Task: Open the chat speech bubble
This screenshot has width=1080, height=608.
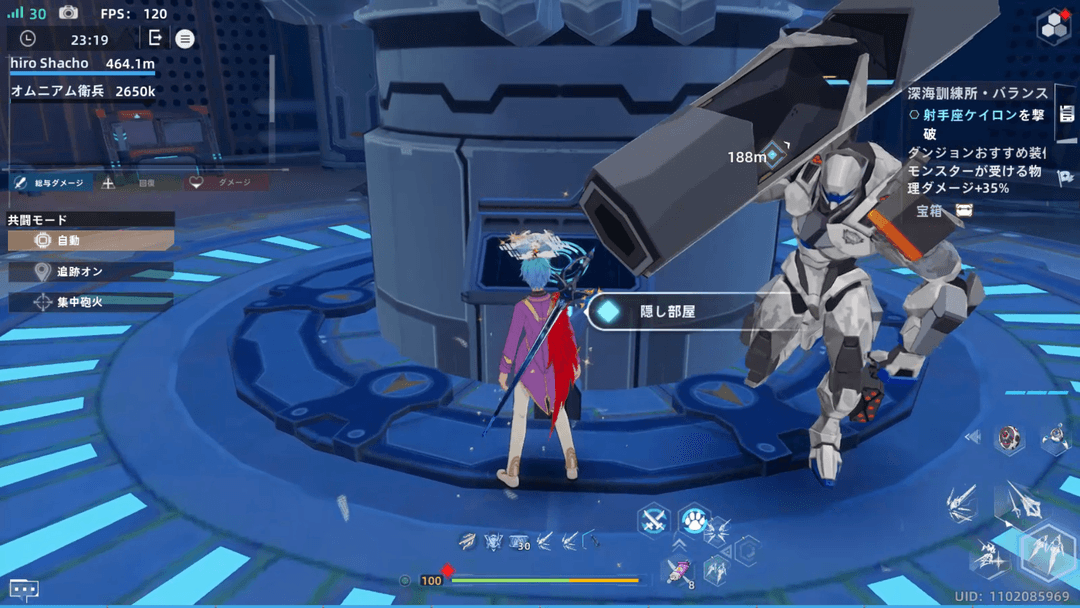Action: pos(24,589)
